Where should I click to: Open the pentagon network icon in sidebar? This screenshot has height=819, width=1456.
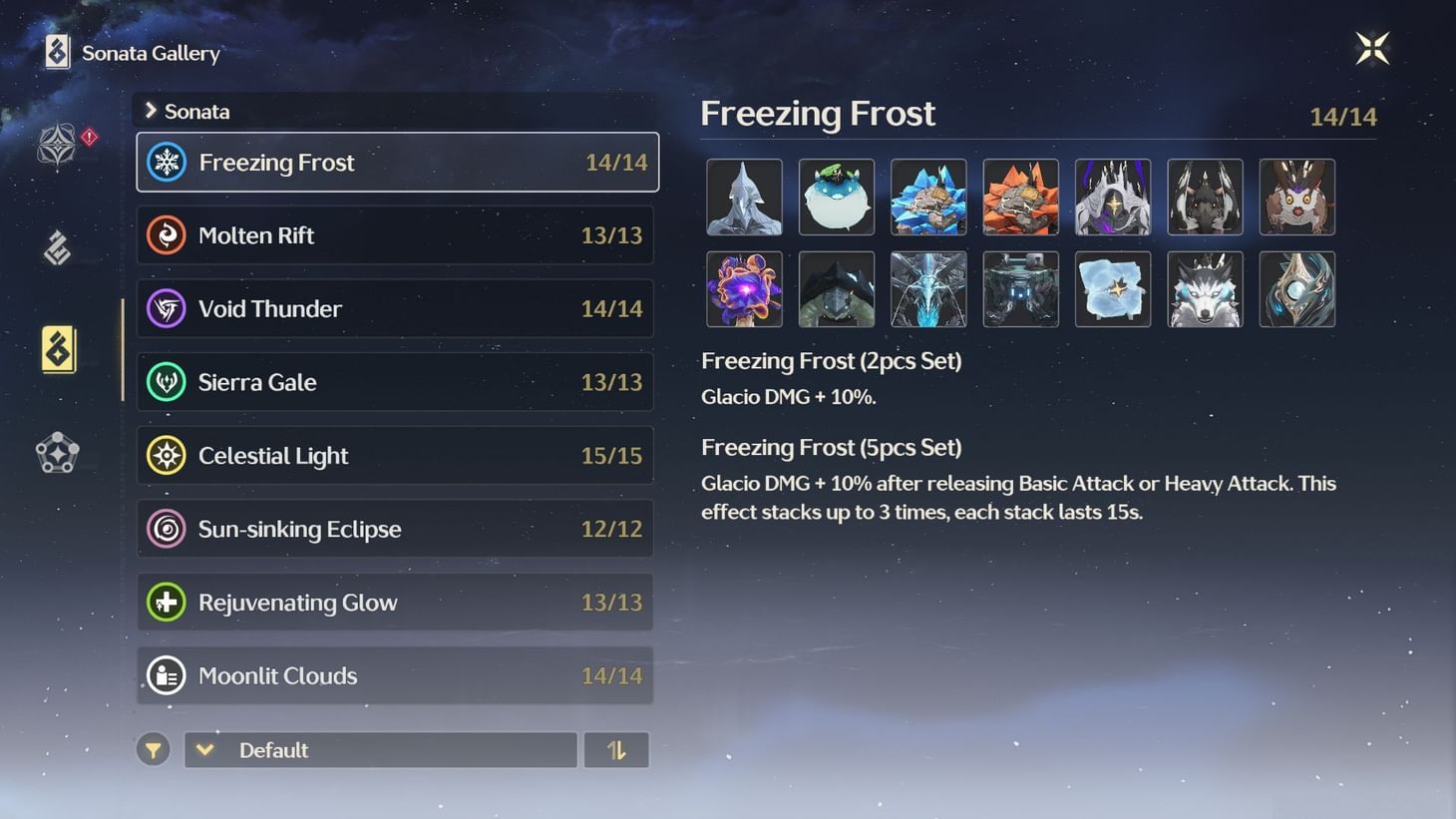[57, 453]
